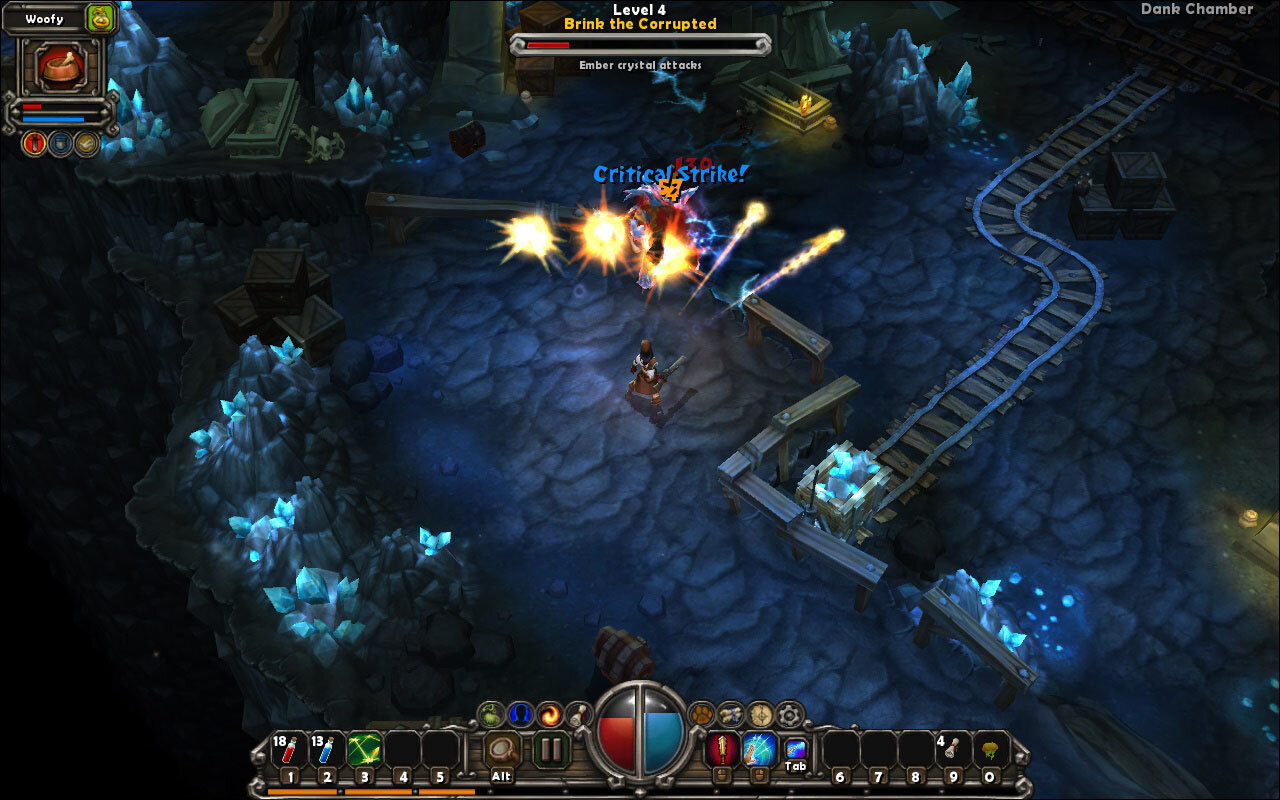Select the yellow-green item in slot 0

pos(991,750)
